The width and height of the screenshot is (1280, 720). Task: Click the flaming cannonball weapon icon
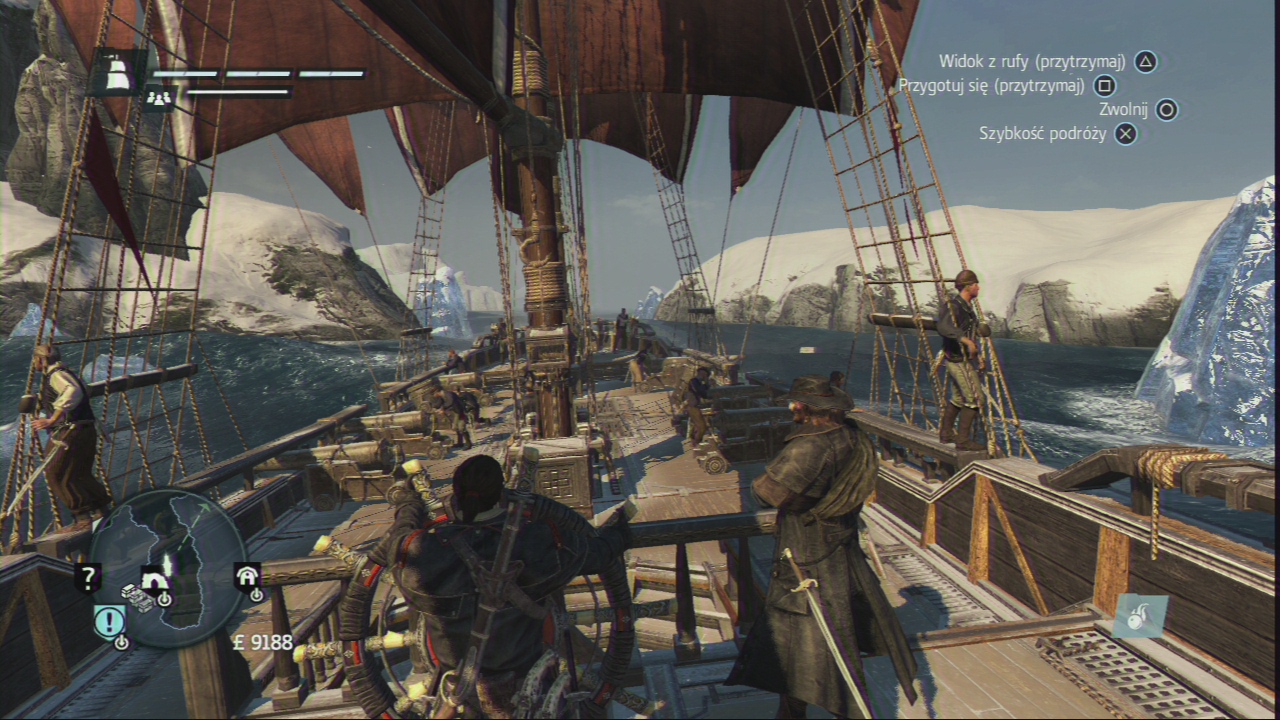coord(1139,616)
